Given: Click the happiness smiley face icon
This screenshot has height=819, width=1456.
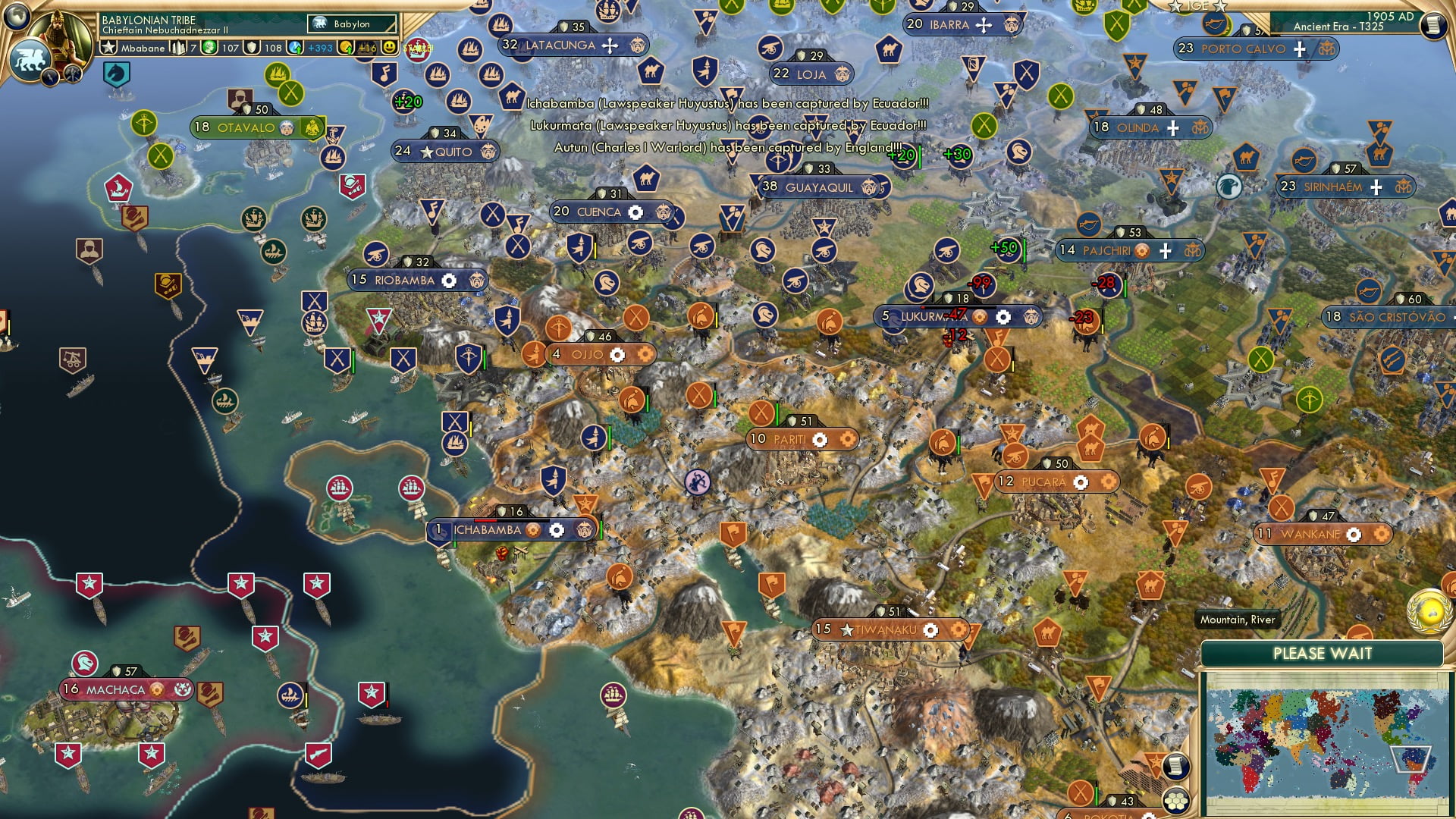Looking at the screenshot, I should coord(389,47).
